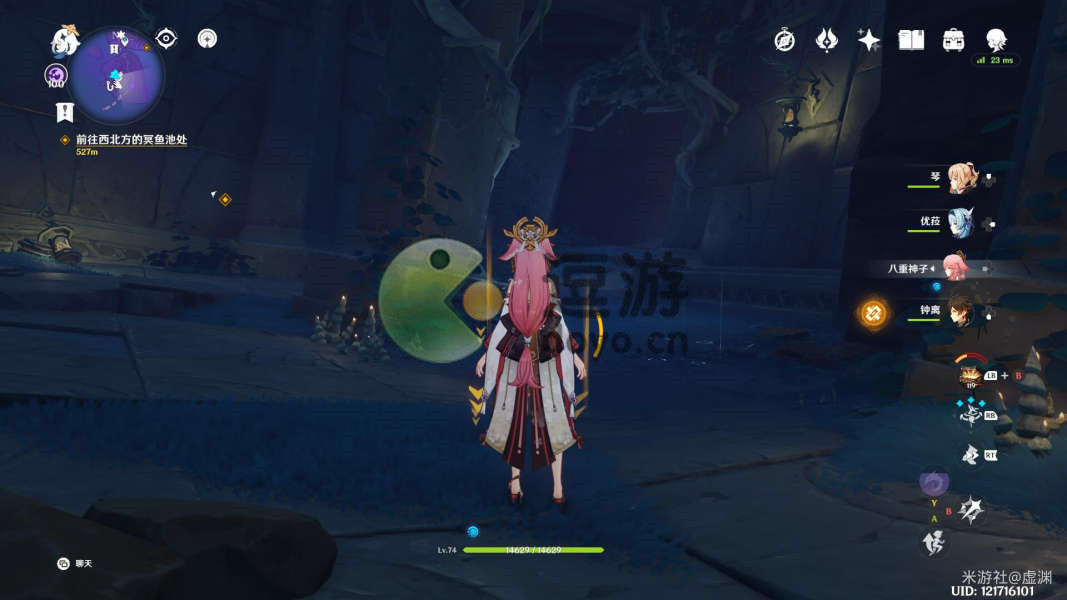Open the four-pointed star wish icon
The height and width of the screenshot is (600, 1067).
click(869, 40)
